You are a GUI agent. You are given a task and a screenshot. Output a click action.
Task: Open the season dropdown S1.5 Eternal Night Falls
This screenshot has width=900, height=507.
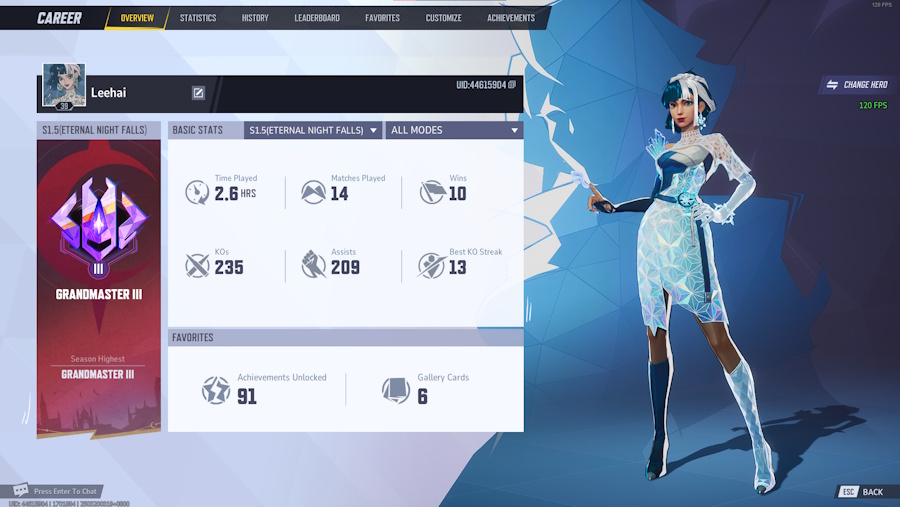[x=313, y=130]
